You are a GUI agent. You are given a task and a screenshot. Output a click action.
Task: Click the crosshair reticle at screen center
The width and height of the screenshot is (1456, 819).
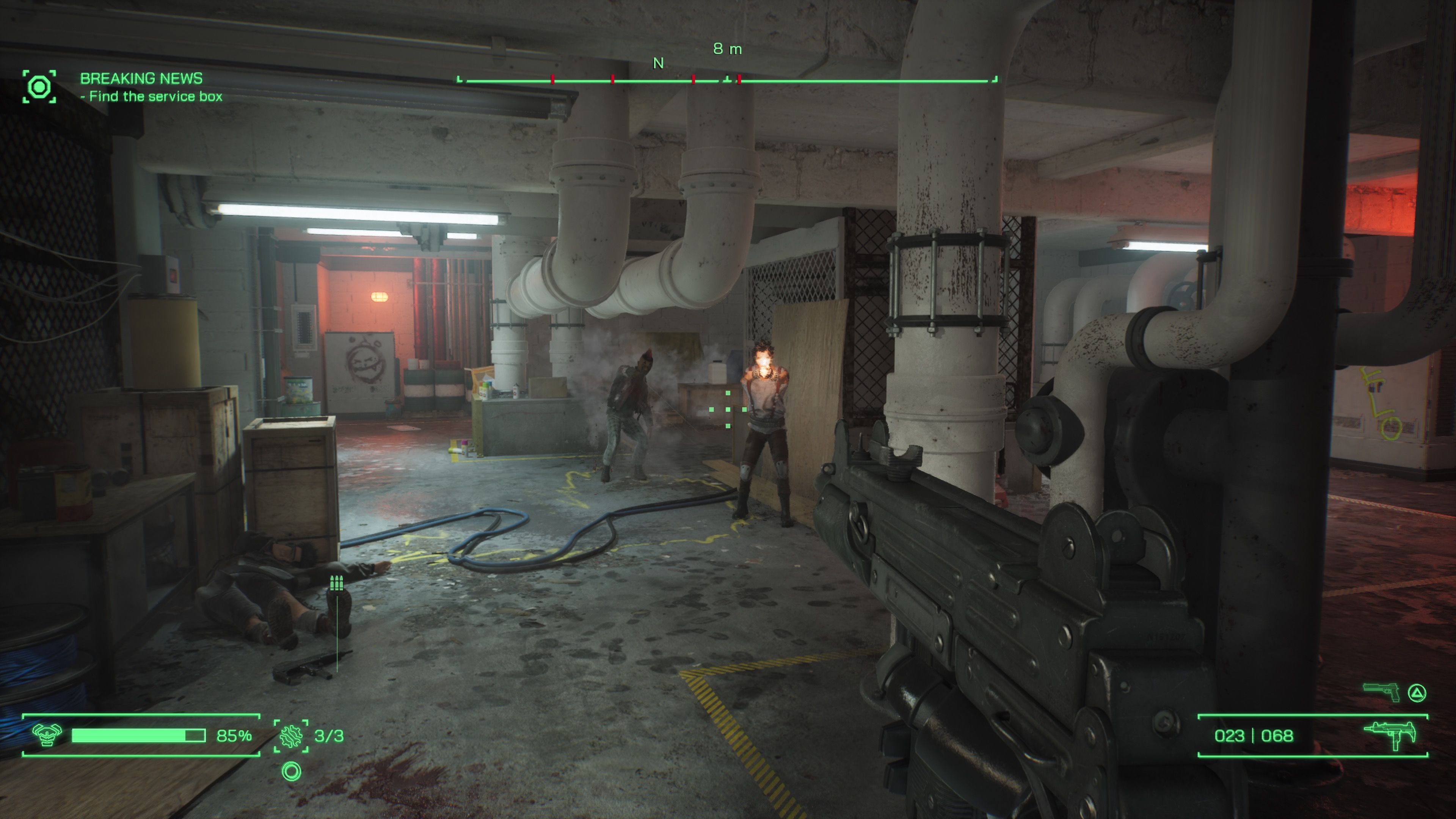tap(728, 410)
